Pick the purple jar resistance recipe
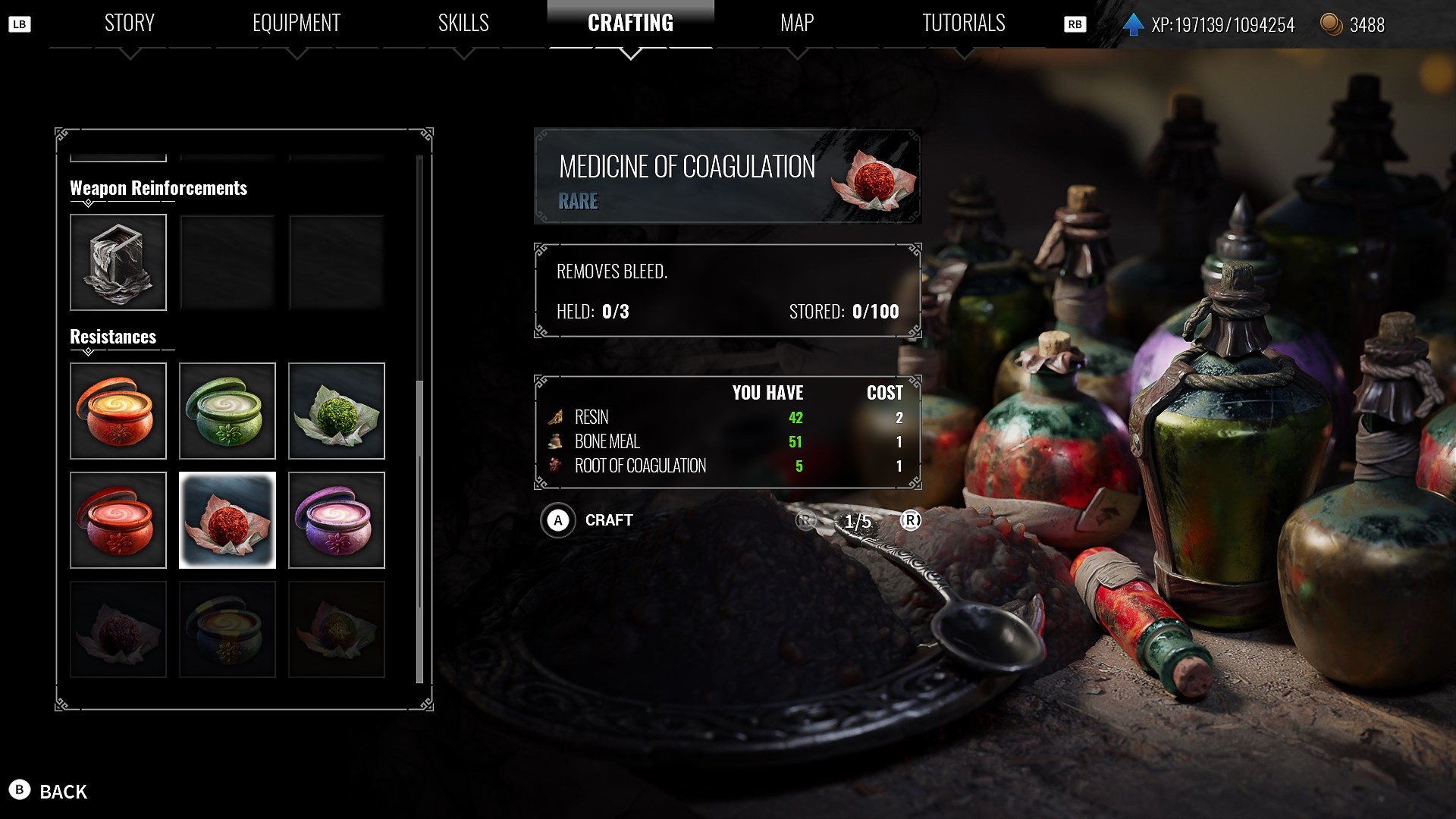This screenshot has width=1456, height=819. [337, 520]
